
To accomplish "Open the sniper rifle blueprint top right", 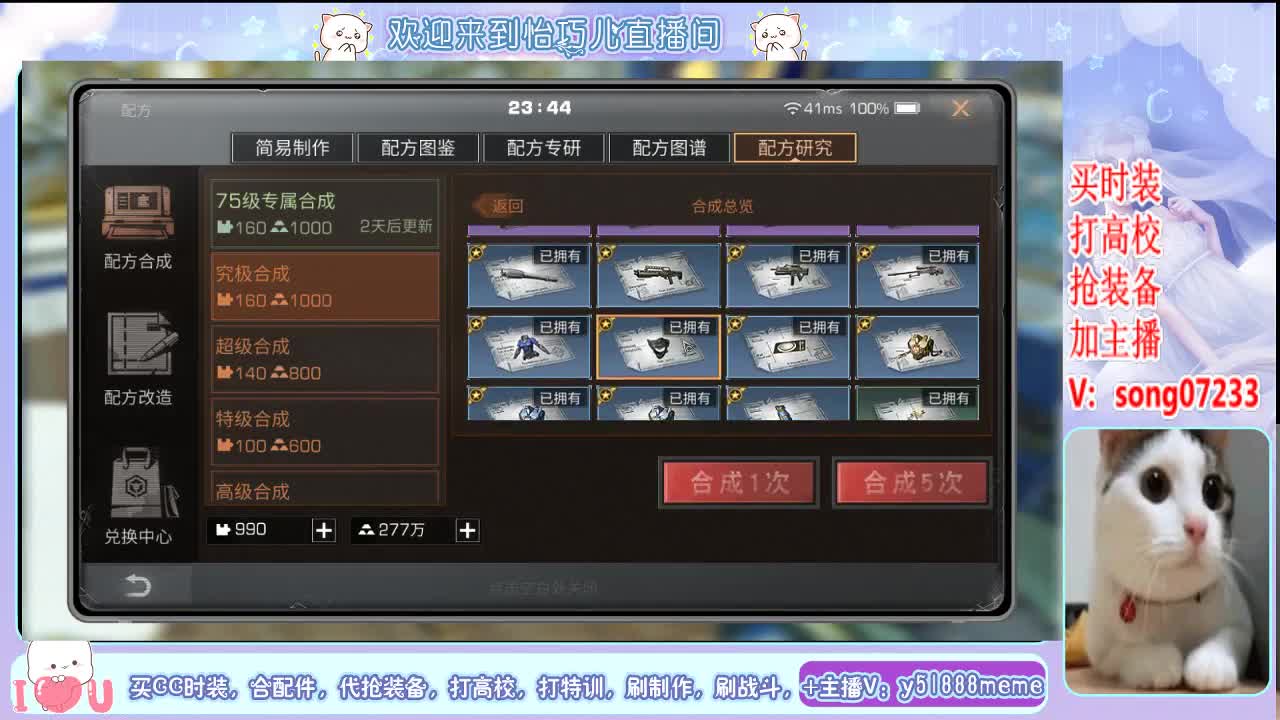I will tap(917, 278).
